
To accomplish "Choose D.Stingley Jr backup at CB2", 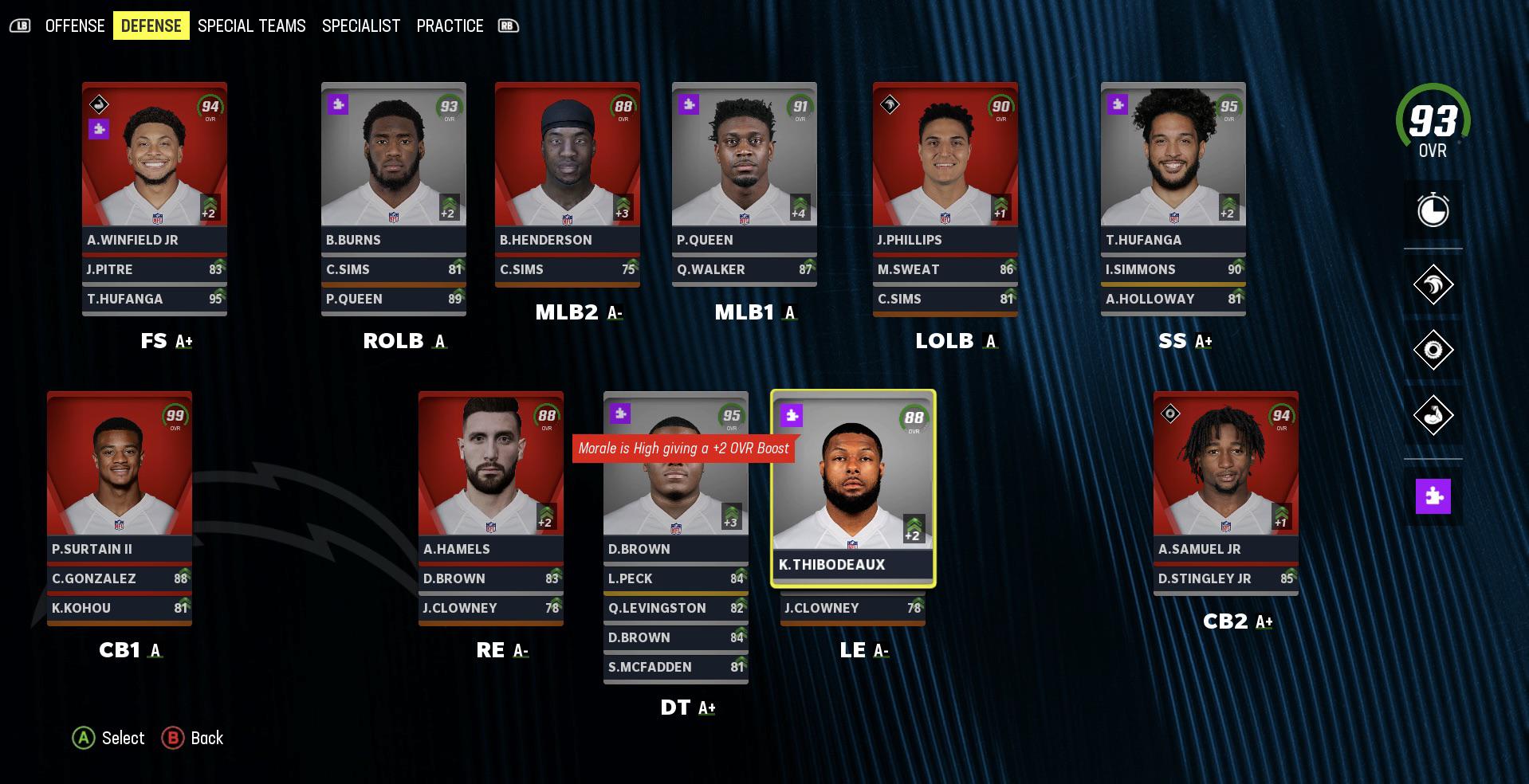I will click(1226, 578).
